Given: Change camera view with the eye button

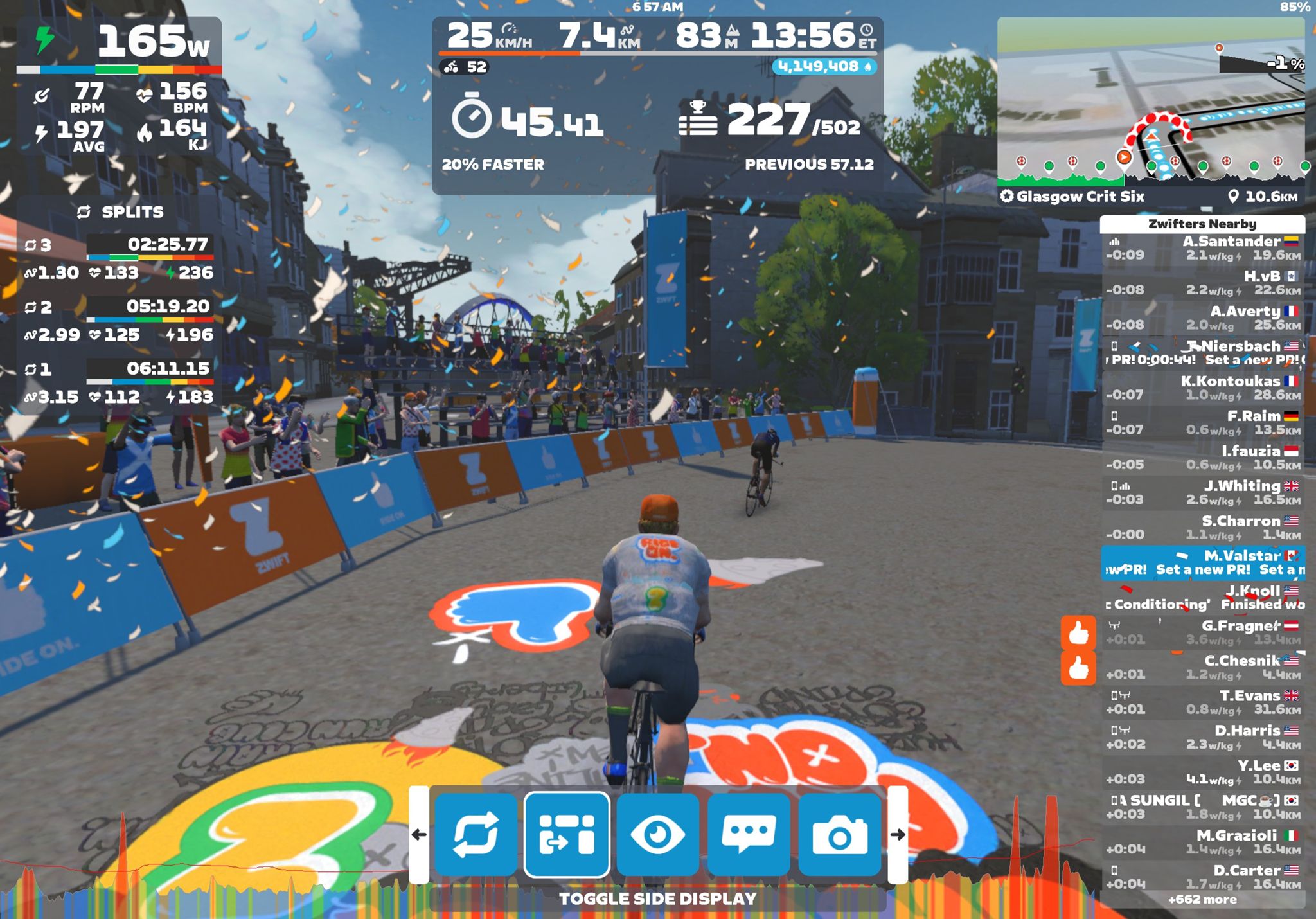Looking at the screenshot, I should coord(657,834).
